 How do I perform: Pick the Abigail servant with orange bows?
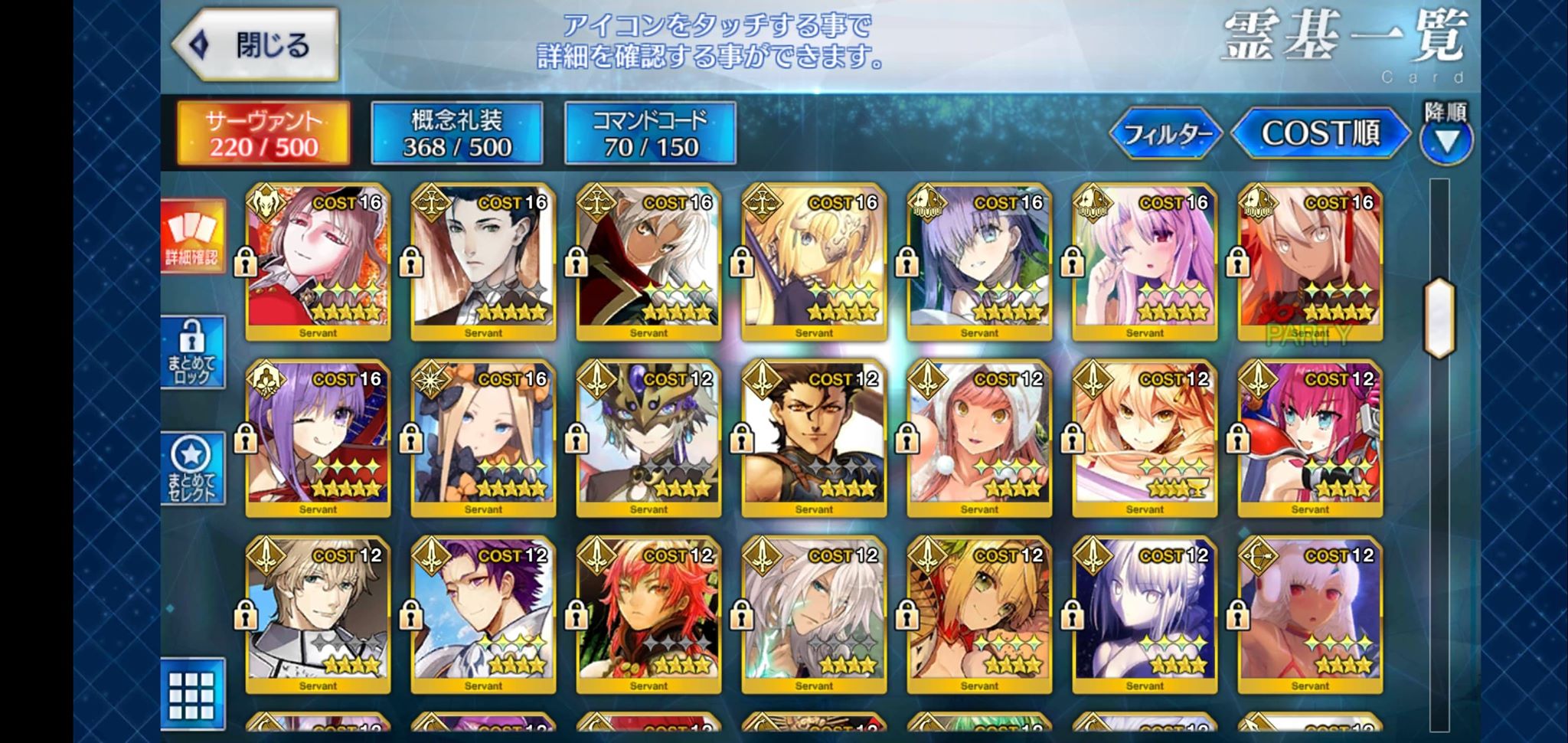[x=483, y=438]
